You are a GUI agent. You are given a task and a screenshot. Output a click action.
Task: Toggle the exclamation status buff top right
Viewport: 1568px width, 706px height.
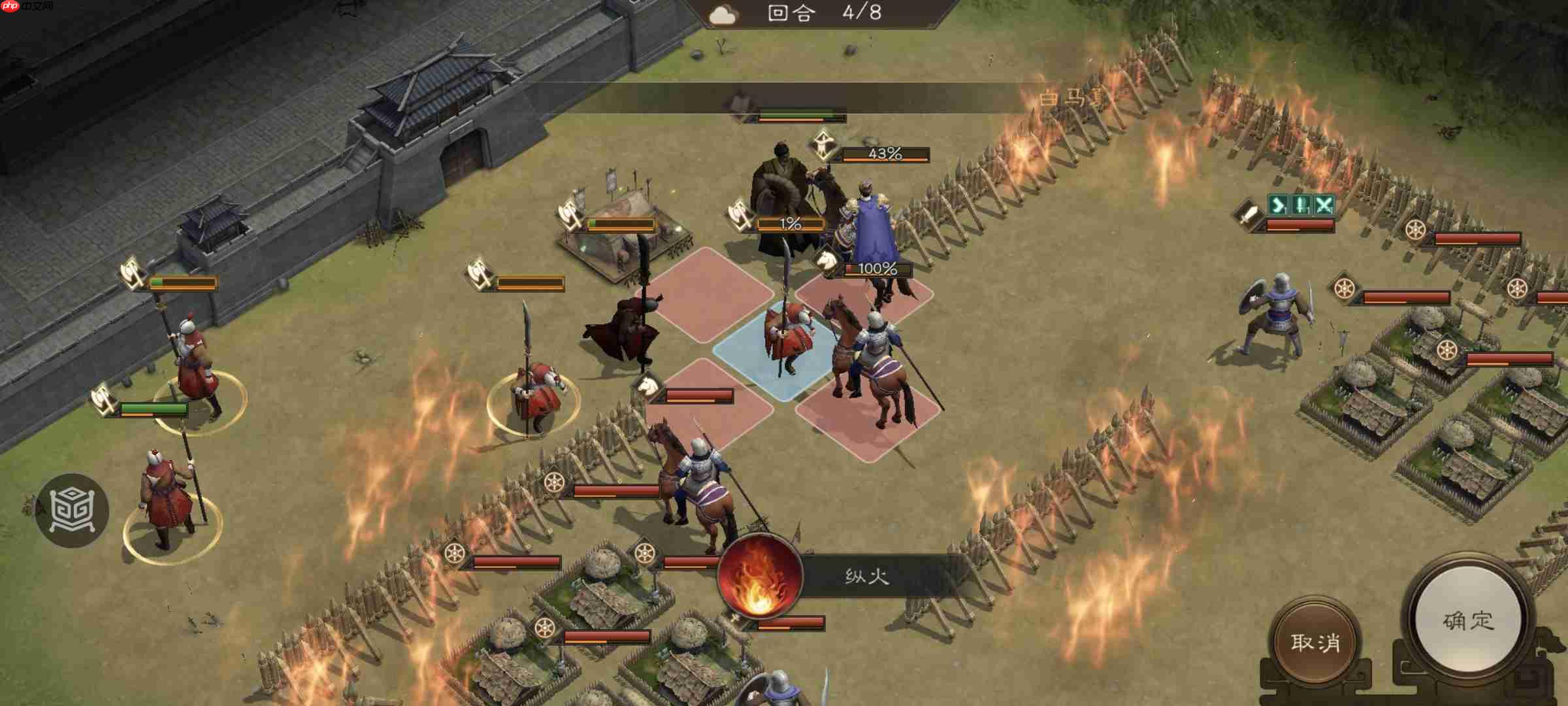pos(1300,204)
